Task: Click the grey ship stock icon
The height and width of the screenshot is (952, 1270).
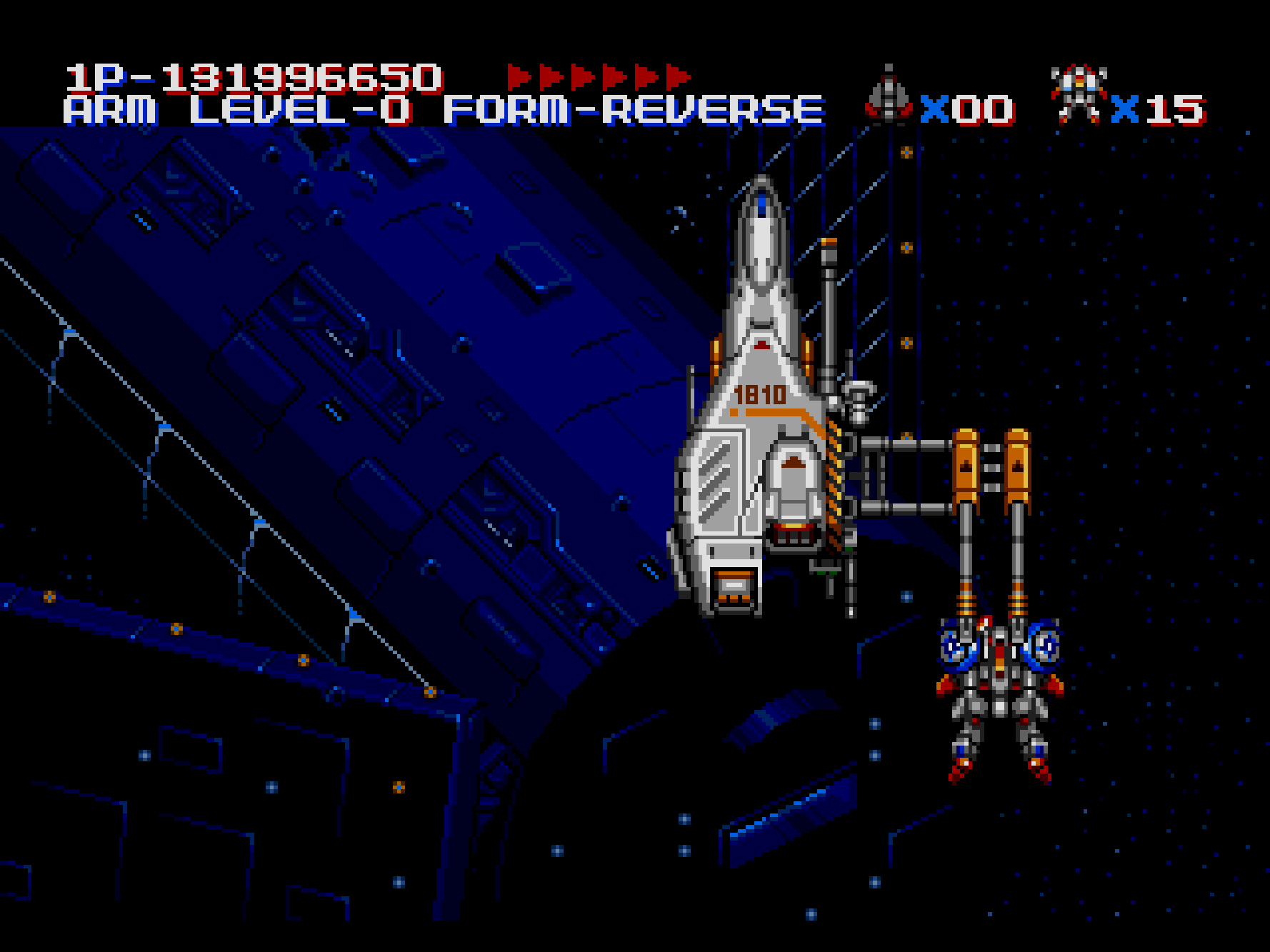Action: click(x=889, y=95)
